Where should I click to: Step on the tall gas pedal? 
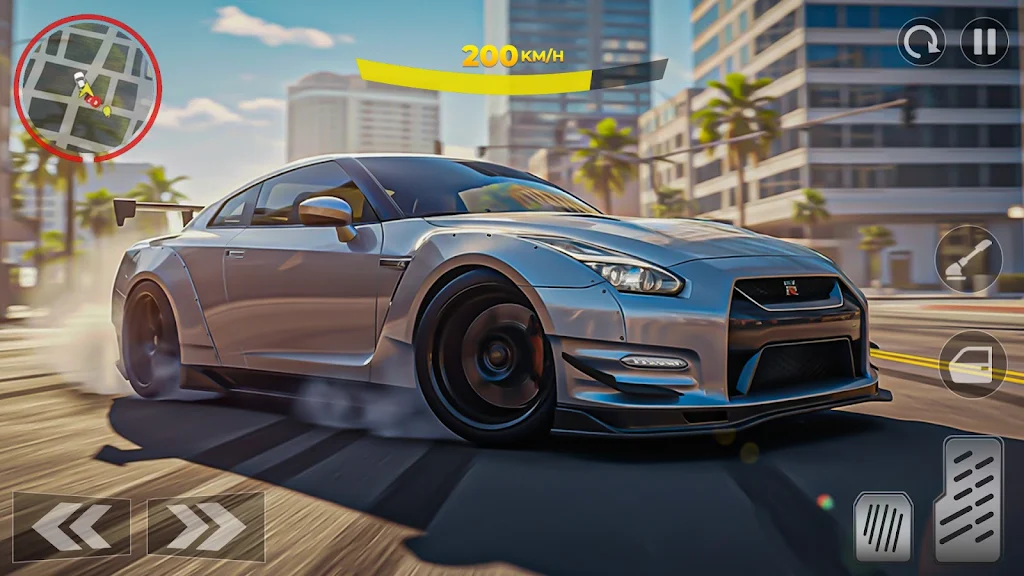point(968,499)
